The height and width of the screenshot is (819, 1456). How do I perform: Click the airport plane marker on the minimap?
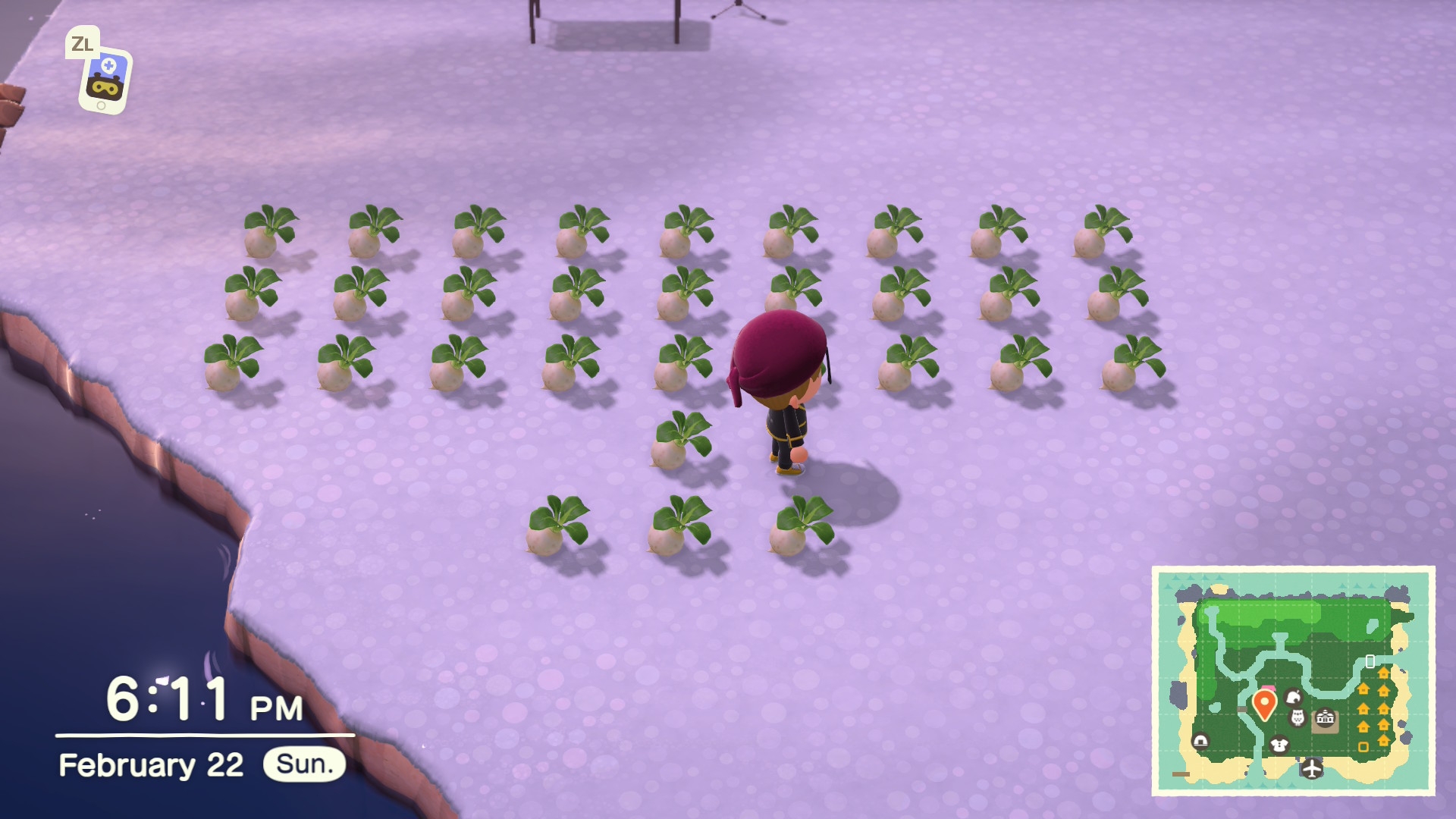point(1311,768)
